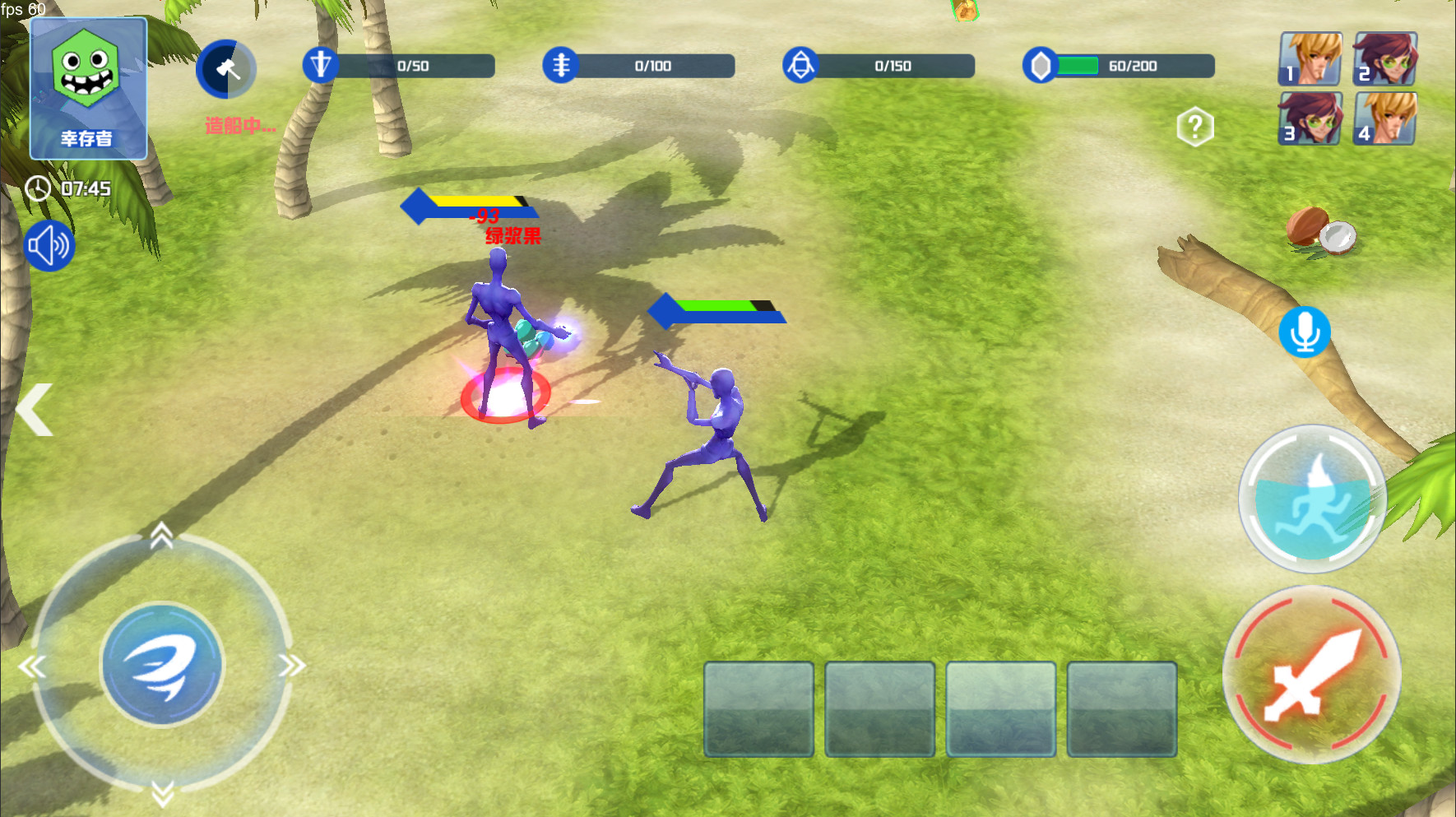Select the hammer boat-building icon
The image size is (1456, 817).
(226, 69)
